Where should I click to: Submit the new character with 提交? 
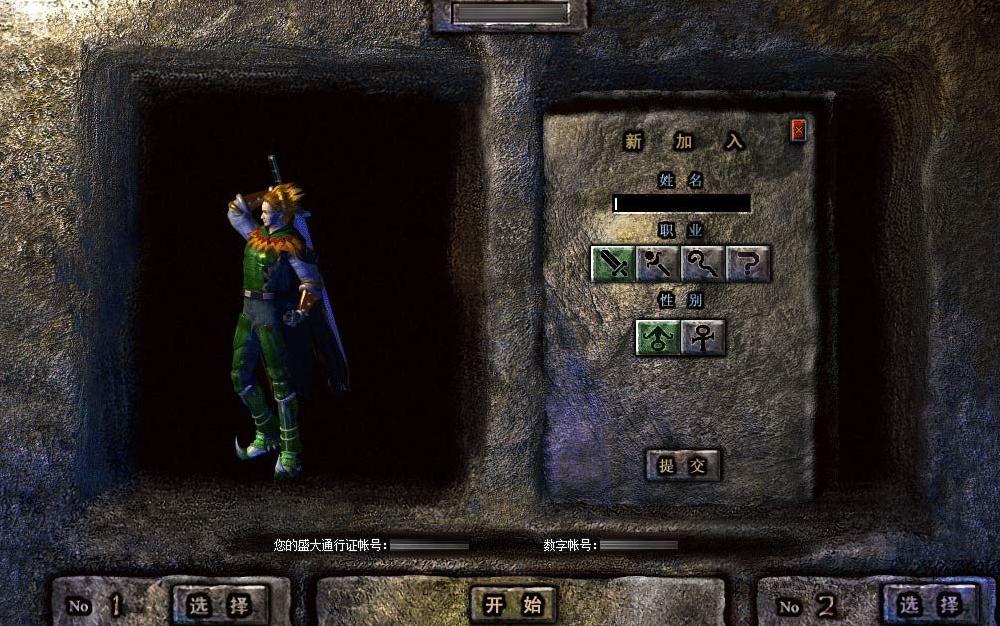(x=683, y=465)
